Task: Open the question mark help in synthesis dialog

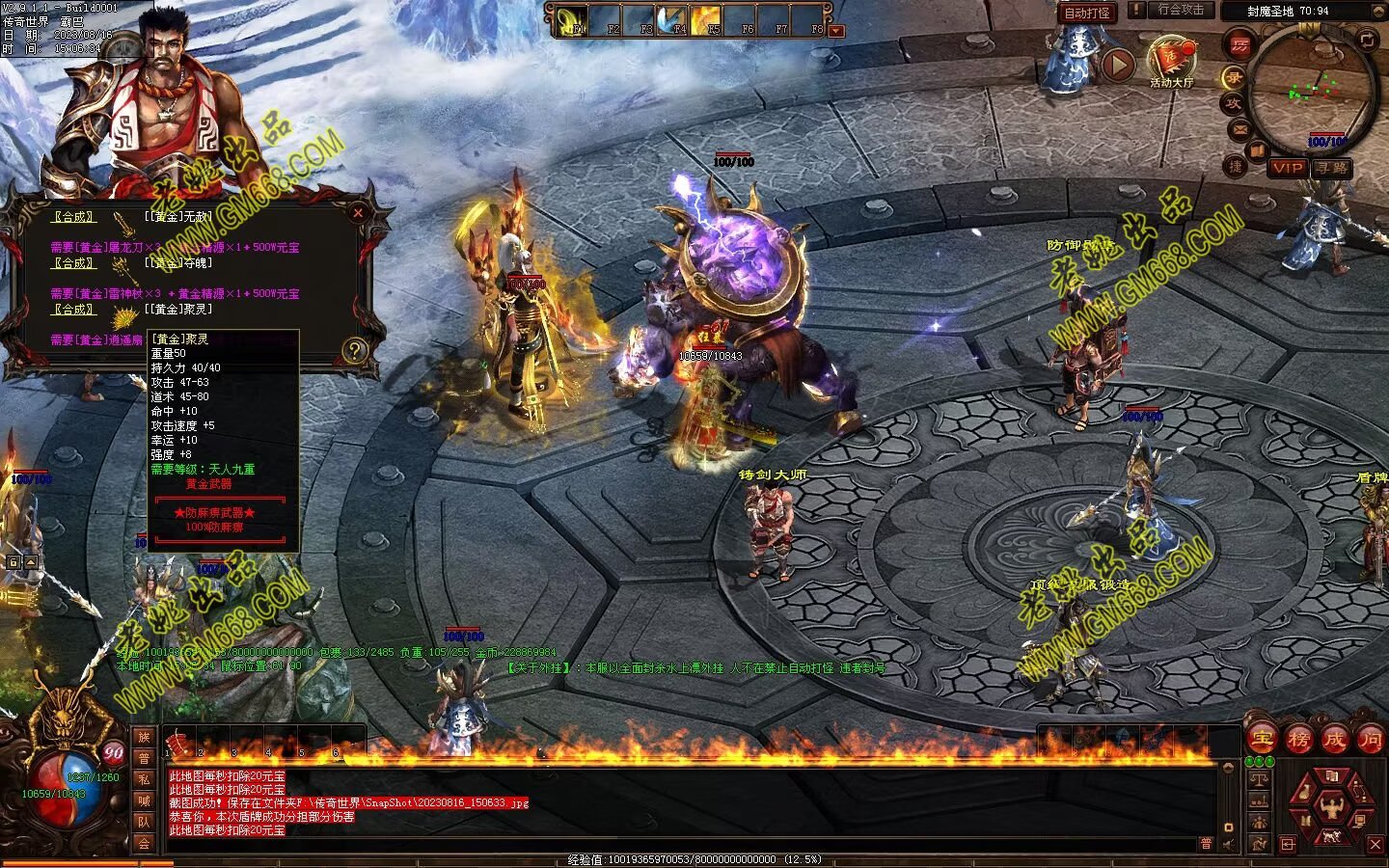Action: [x=355, y=350]
